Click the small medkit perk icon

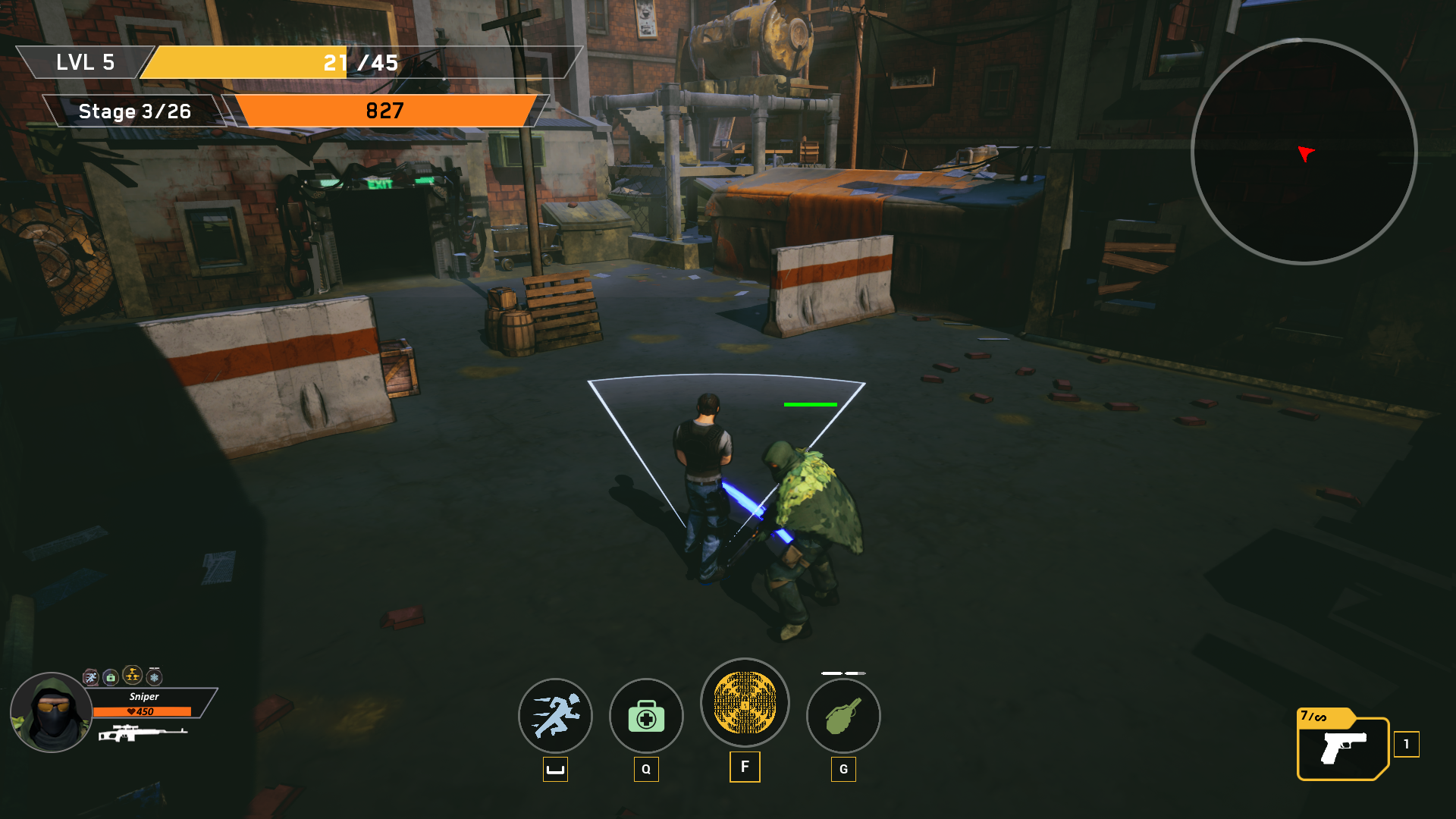point(111,677)
